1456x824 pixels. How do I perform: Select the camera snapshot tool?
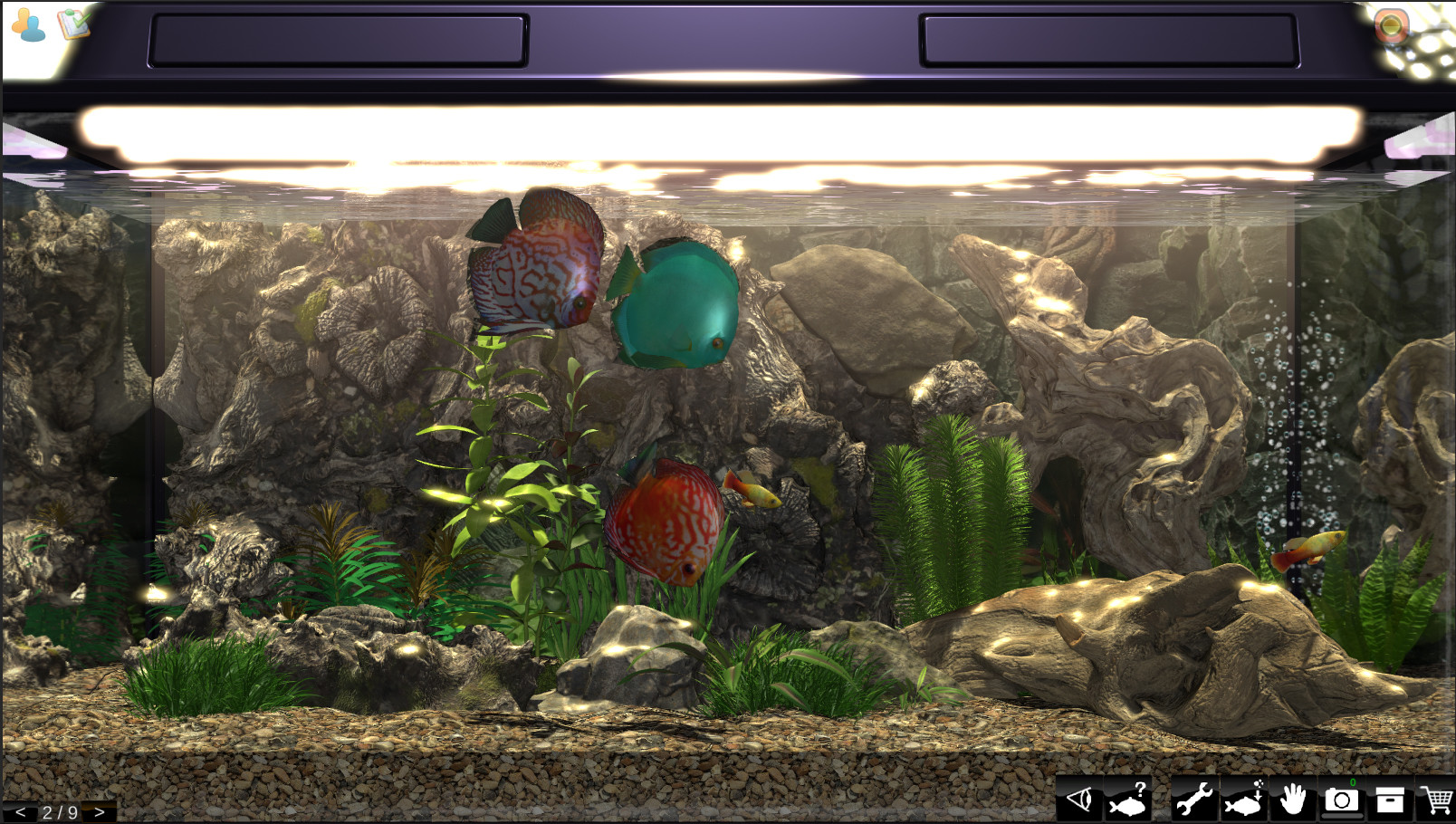(1343, 801)
